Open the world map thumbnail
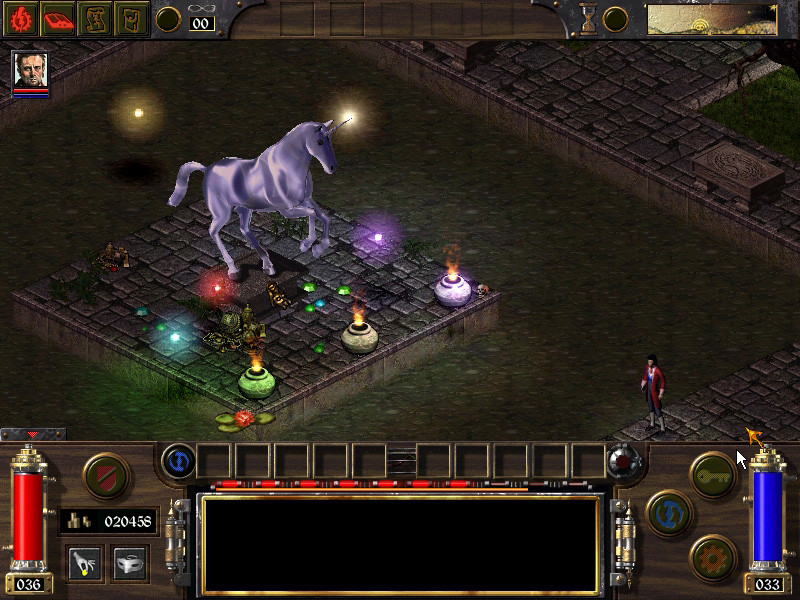Viewport: 800px width, 600px height. [x=711, y=18]
